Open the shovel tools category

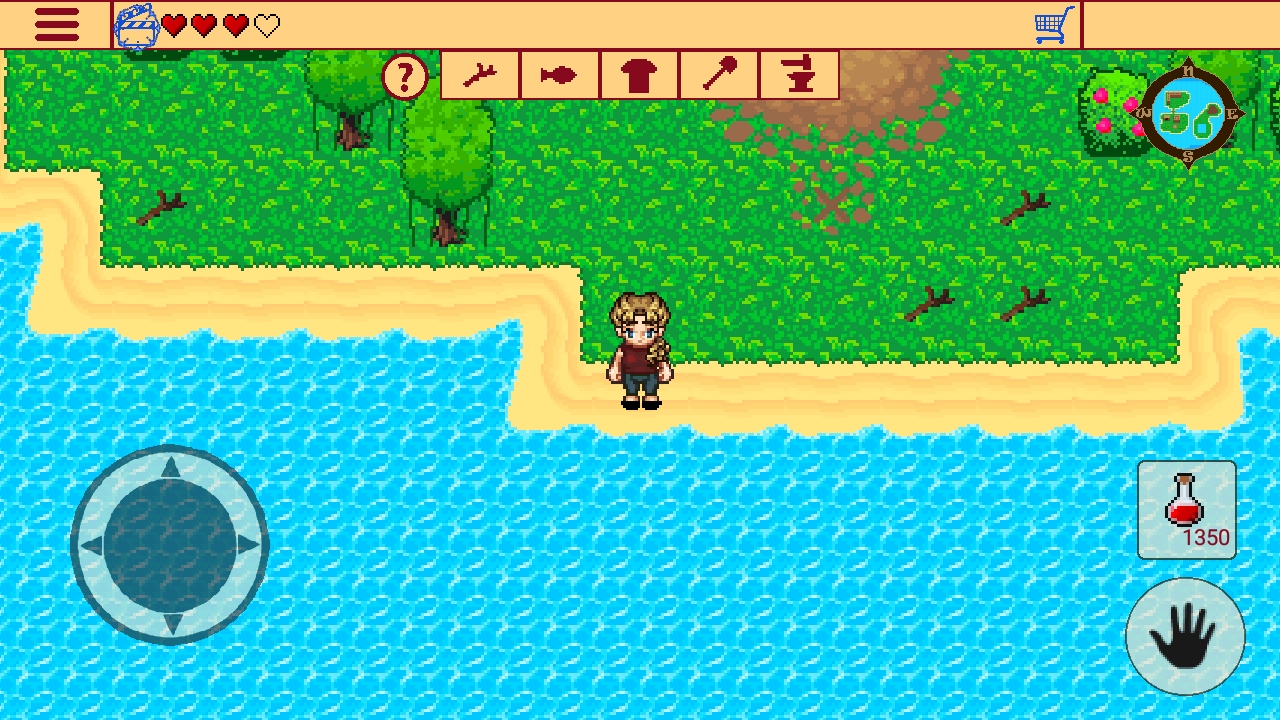[x=719, y=75]
